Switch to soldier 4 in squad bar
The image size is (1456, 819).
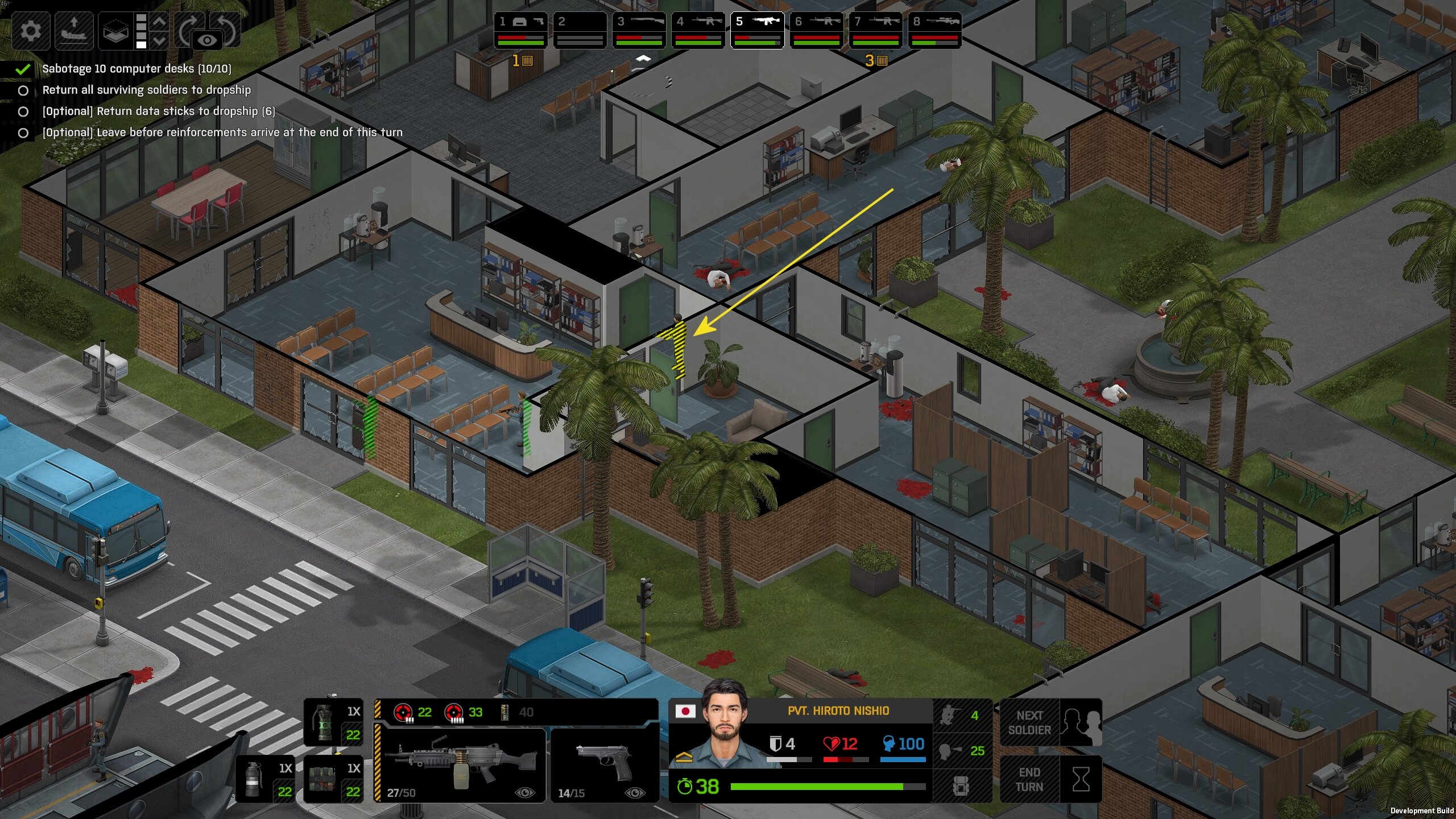click(698, 30)
